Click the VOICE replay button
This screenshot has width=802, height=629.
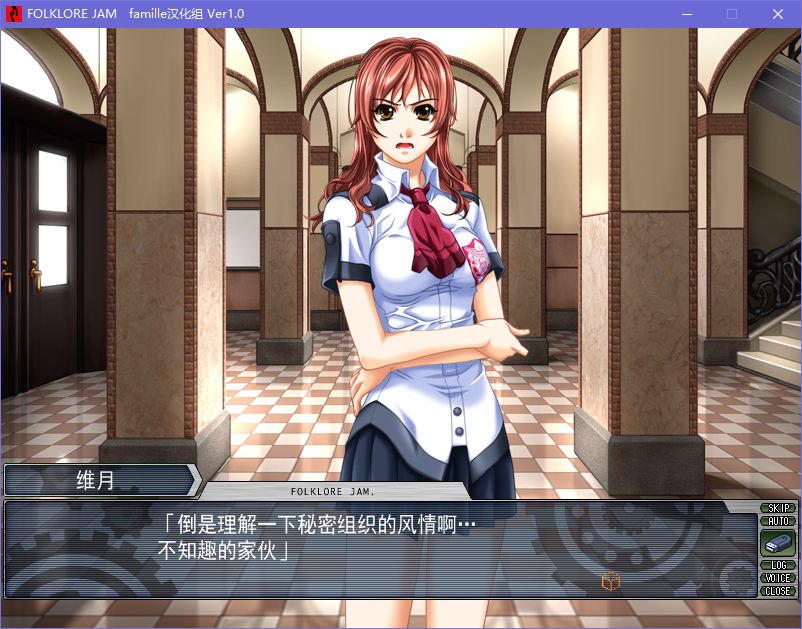[777, 578]
